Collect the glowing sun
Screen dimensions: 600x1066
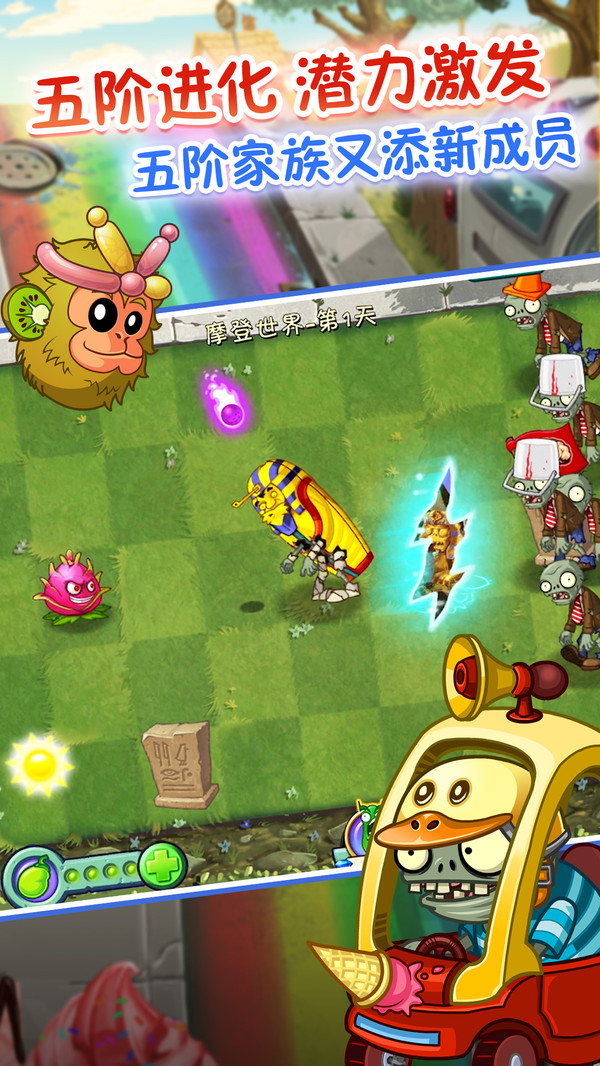point(40,765)
